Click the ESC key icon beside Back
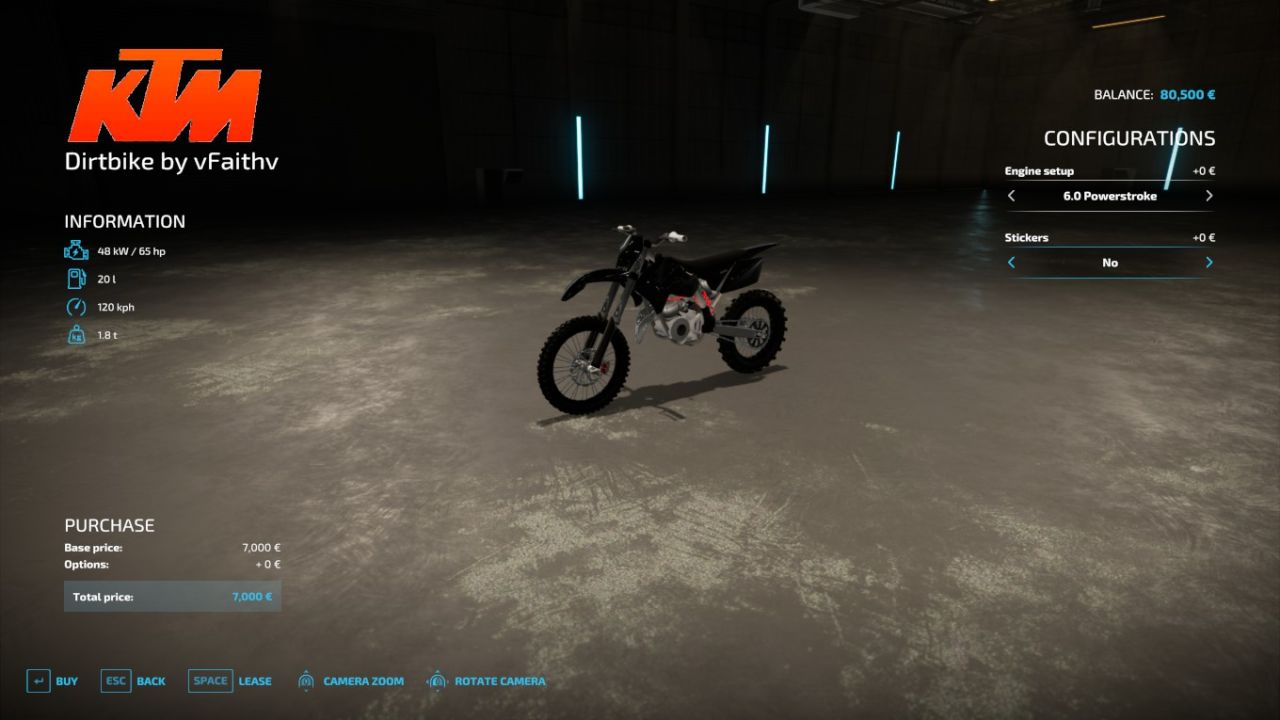1280x720 pixels. (x=115, y=680)
